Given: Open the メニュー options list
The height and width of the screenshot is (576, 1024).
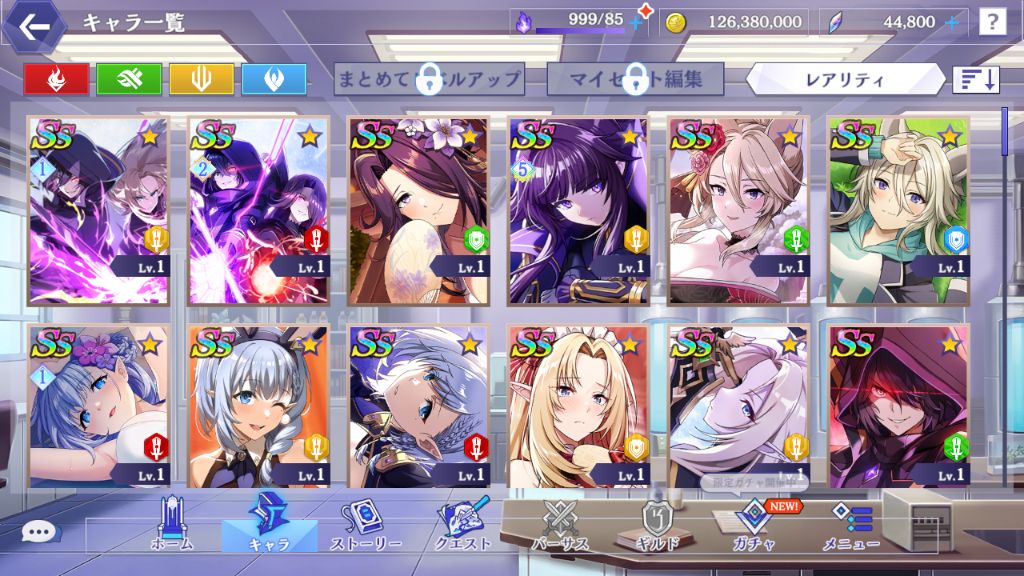Looking at the screenshot, I should tap(851, 525).
